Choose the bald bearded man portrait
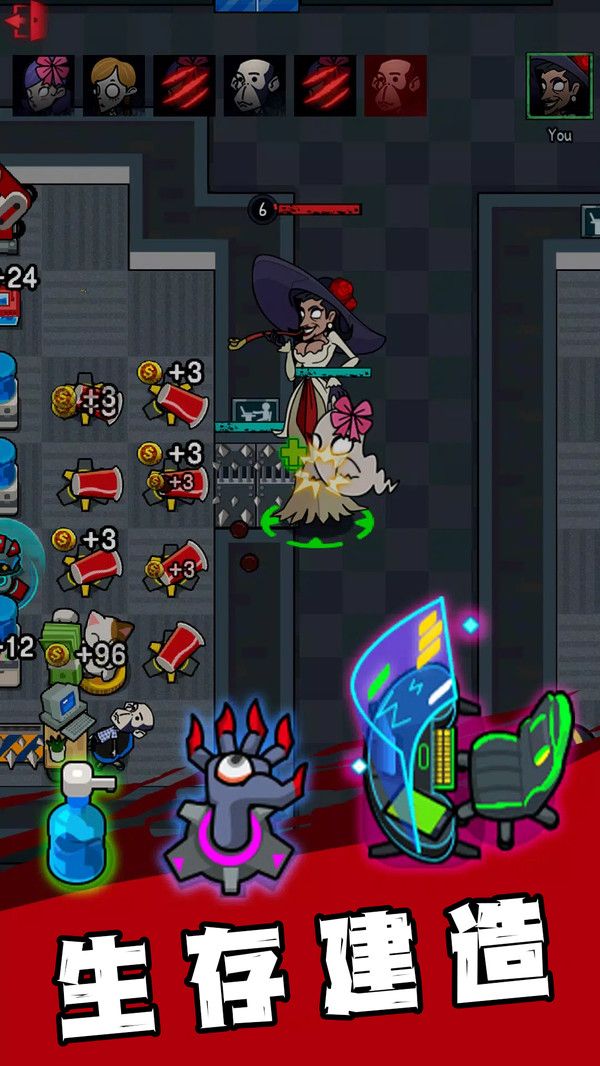Image resolution: width=600 pixels, height=1066 pixels. pyautogui.click(x=254, y=85)
